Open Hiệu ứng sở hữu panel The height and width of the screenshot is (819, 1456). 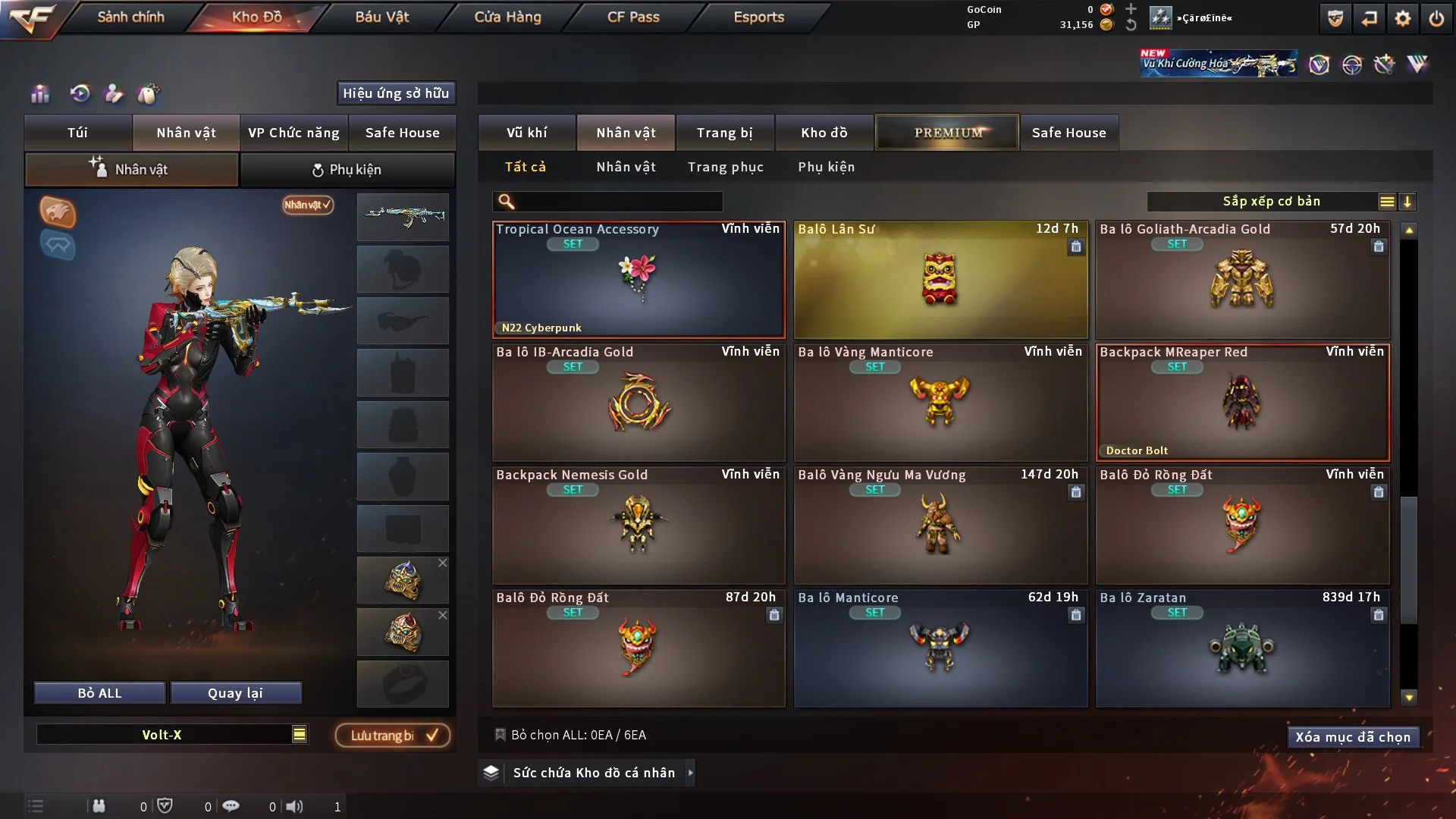395,93
